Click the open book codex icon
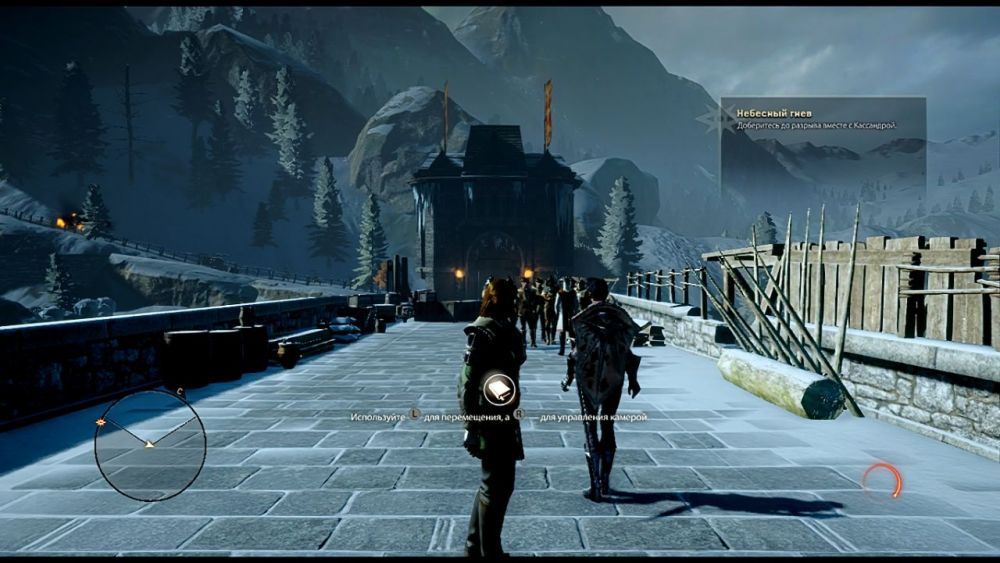Viewport: 1000px width, 563px height. coord(497,389)
